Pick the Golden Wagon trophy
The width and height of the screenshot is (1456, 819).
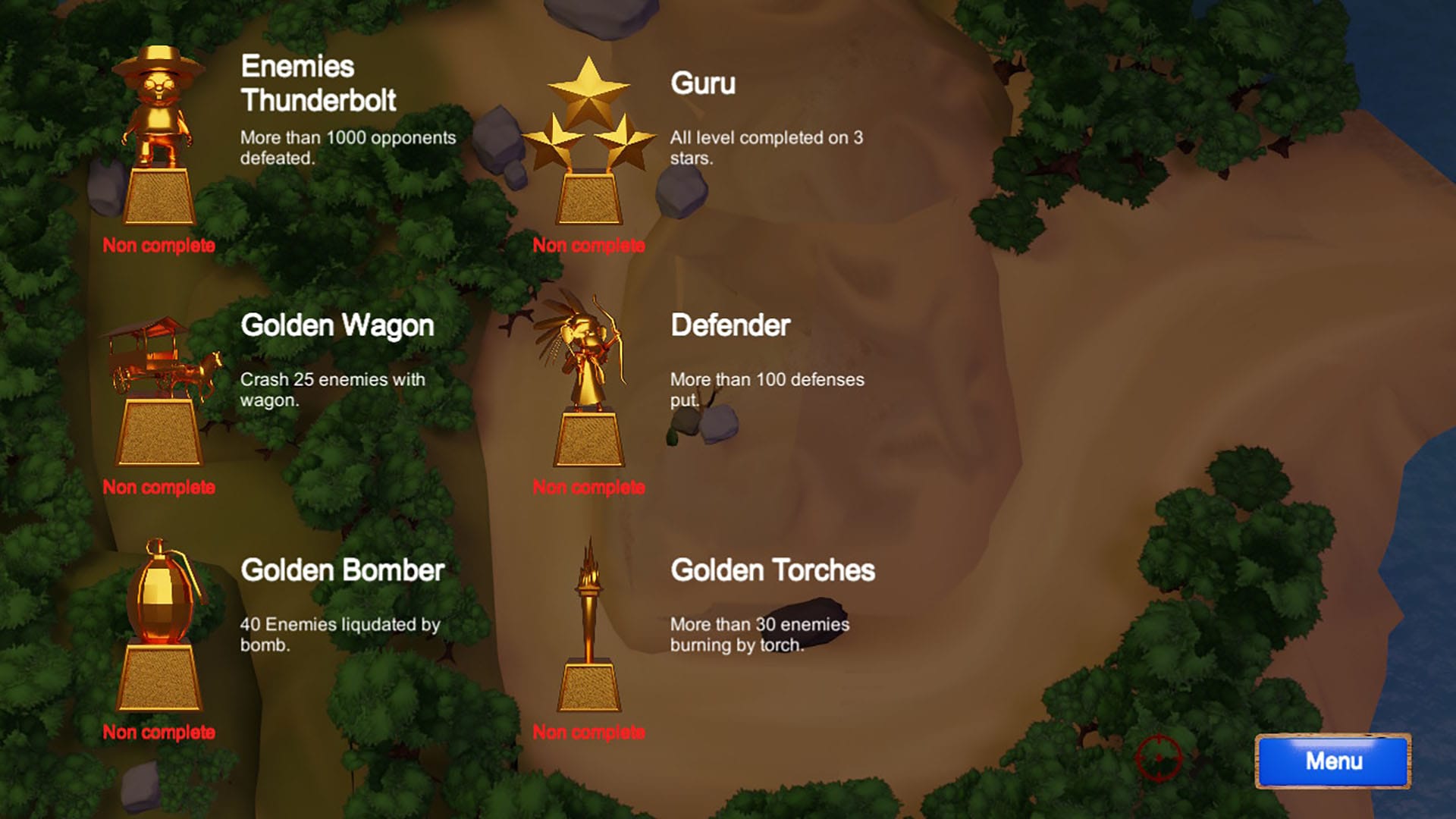(159, 391)
